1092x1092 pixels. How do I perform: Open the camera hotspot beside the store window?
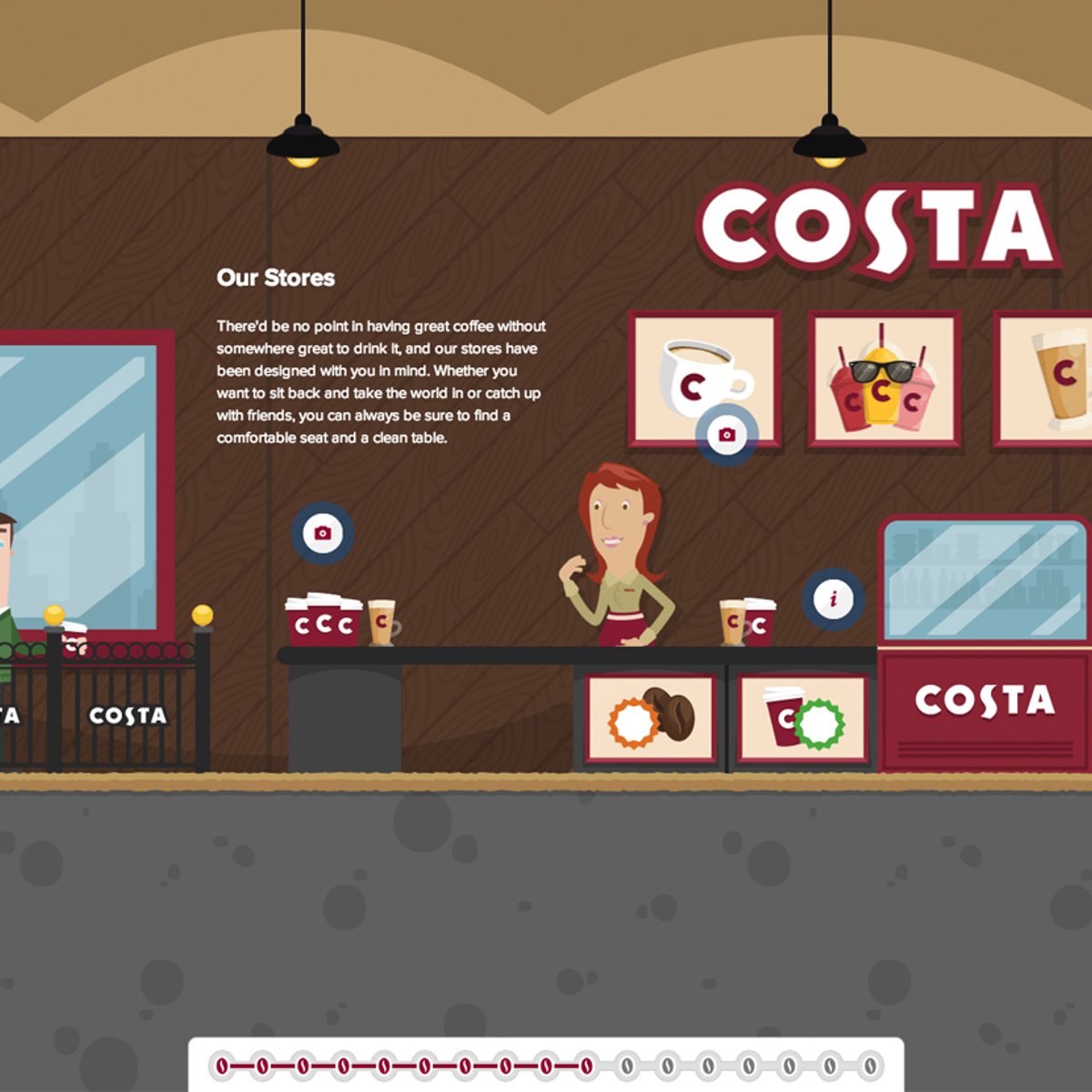(322, 533)
